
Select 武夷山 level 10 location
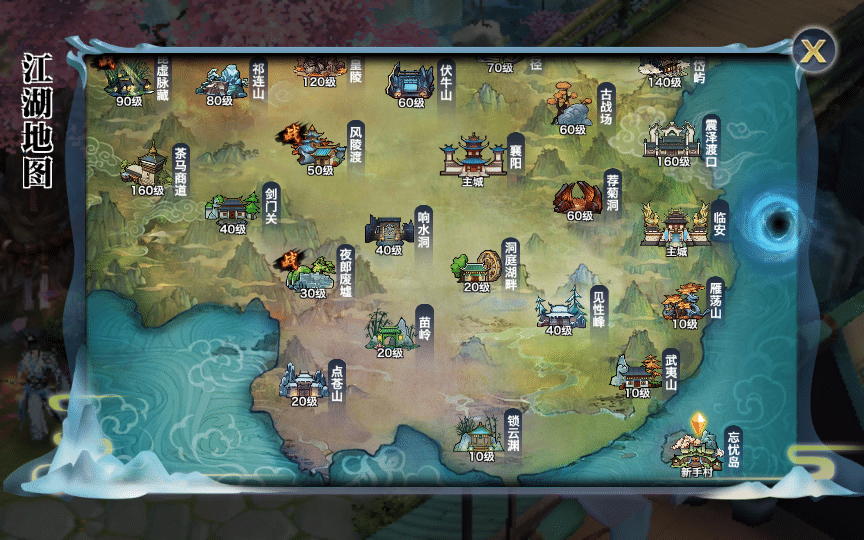(x=637, y=374)
